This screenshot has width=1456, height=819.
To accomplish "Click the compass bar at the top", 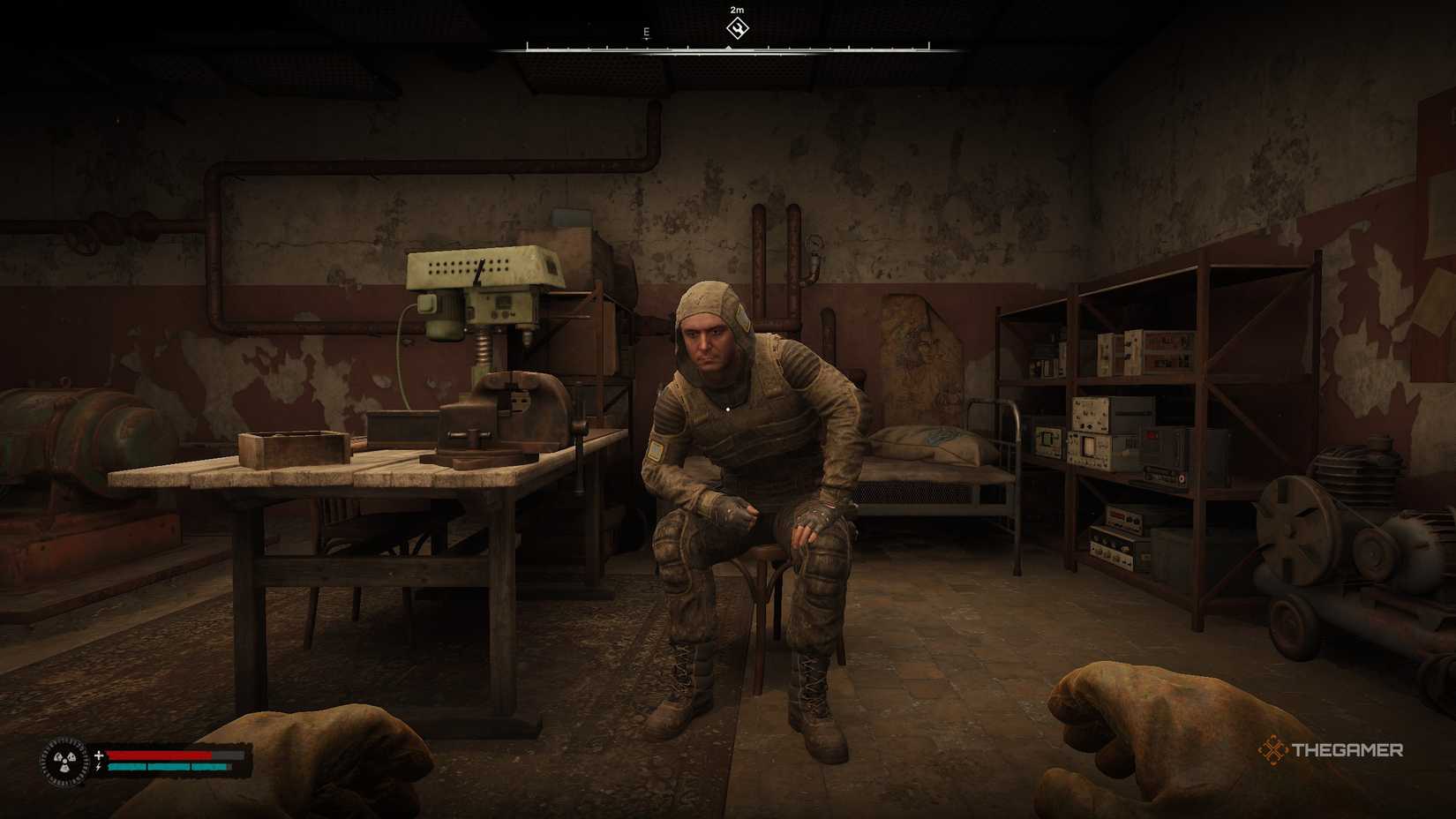I will tap(728, 46).
